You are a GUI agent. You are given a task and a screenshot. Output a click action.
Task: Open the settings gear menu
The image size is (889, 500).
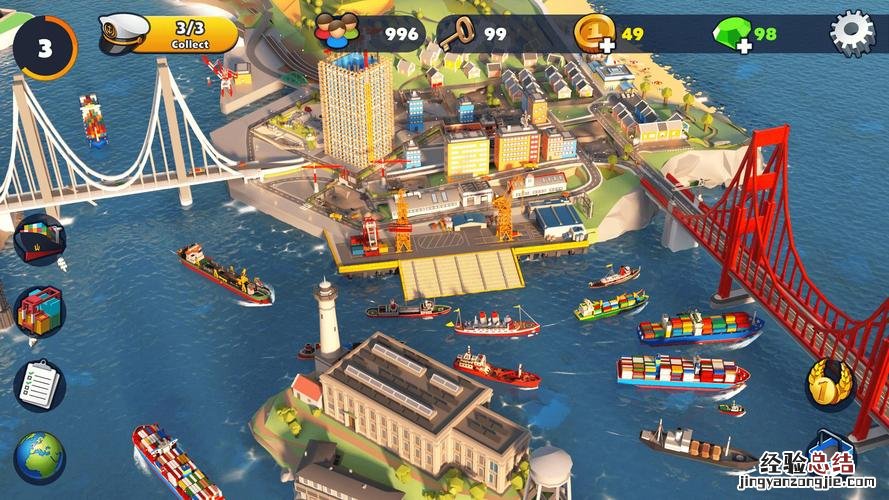(x=852, y=33)
